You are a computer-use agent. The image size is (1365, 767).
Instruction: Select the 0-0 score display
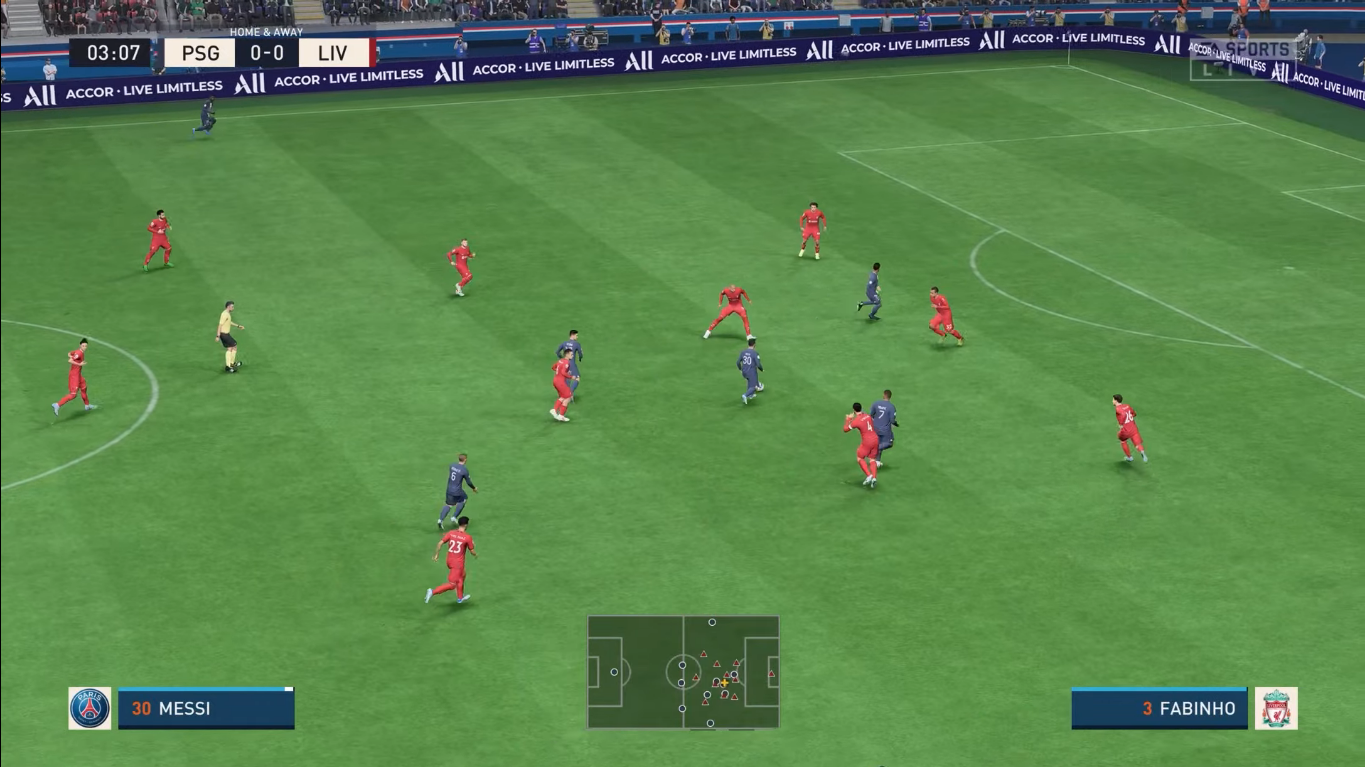(265, 52)
